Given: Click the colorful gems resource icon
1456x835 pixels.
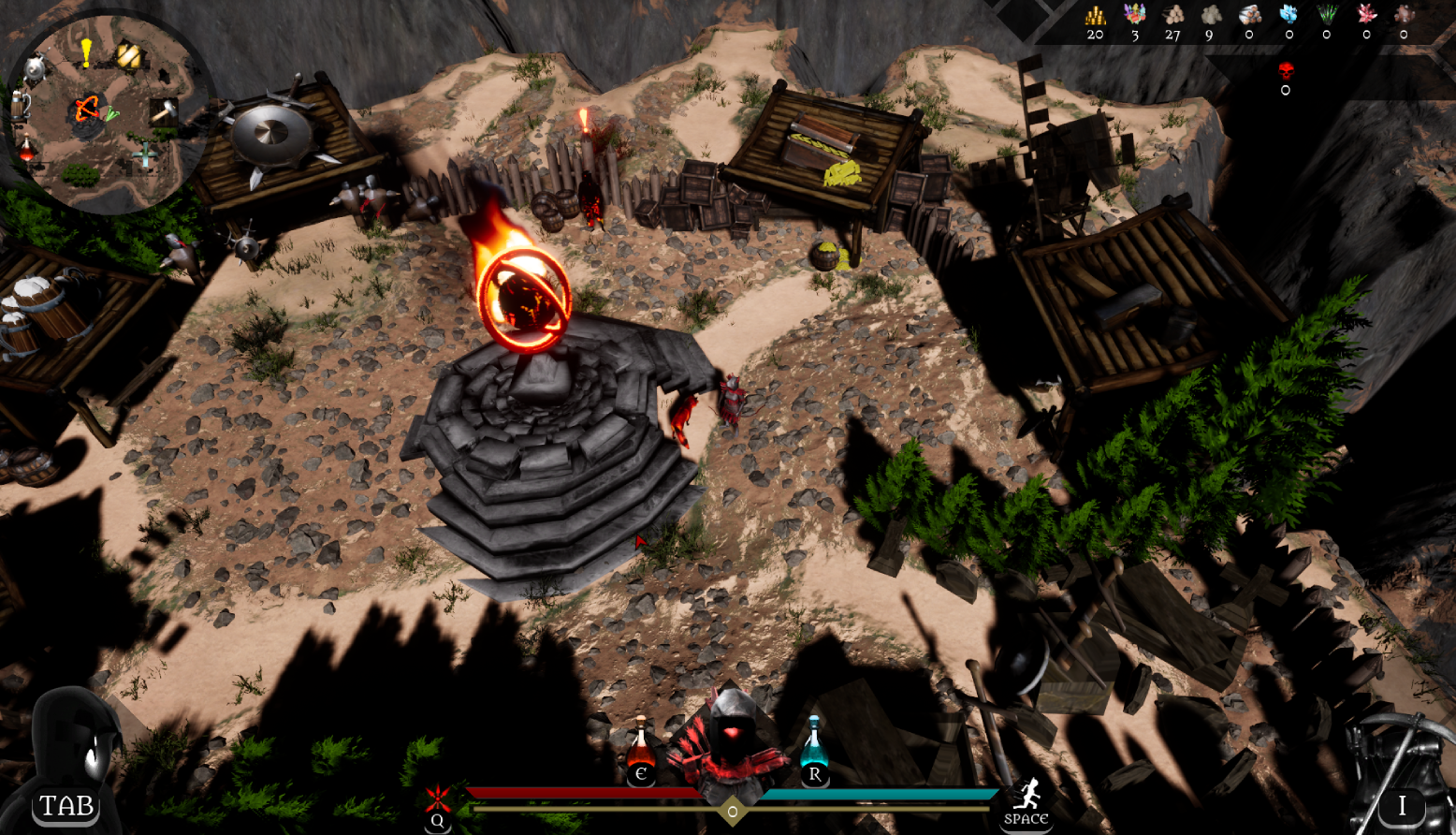Looking at the screenshot, I should point(1134,15).
